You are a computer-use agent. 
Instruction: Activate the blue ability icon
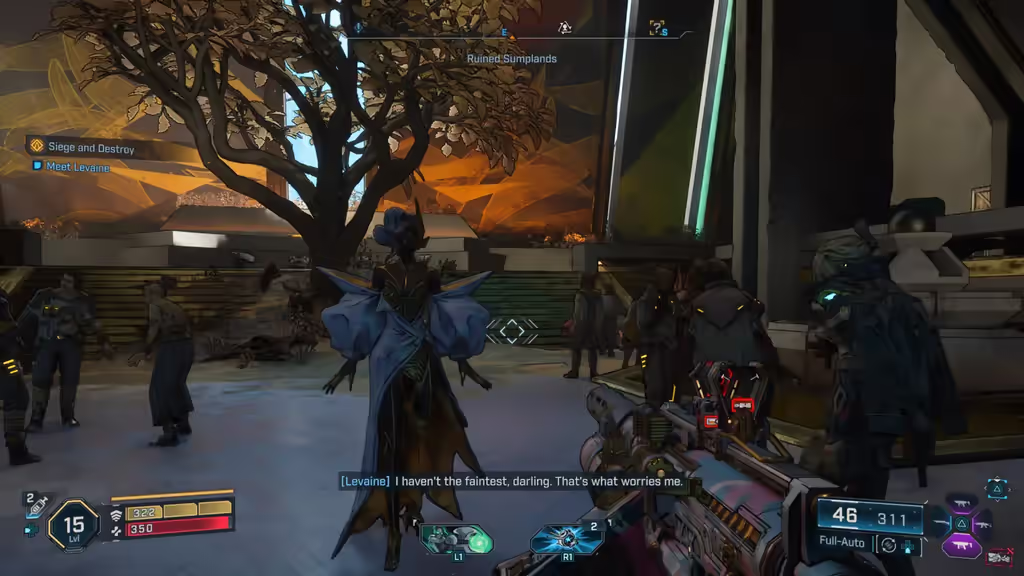pyautogui.click(x=566, y=540)
